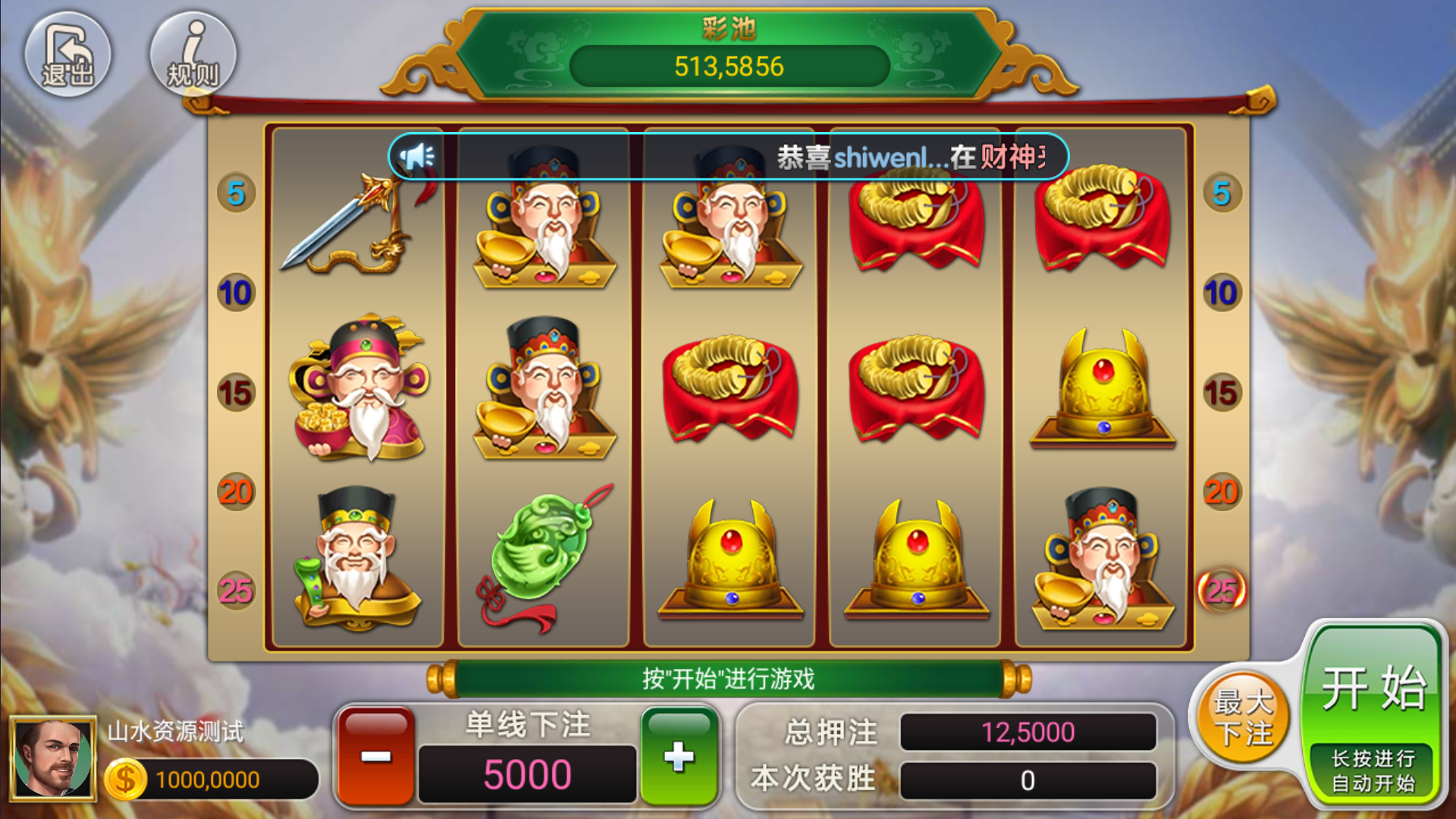Click the 本次获胜 winnings display

tap(1028, 779)
